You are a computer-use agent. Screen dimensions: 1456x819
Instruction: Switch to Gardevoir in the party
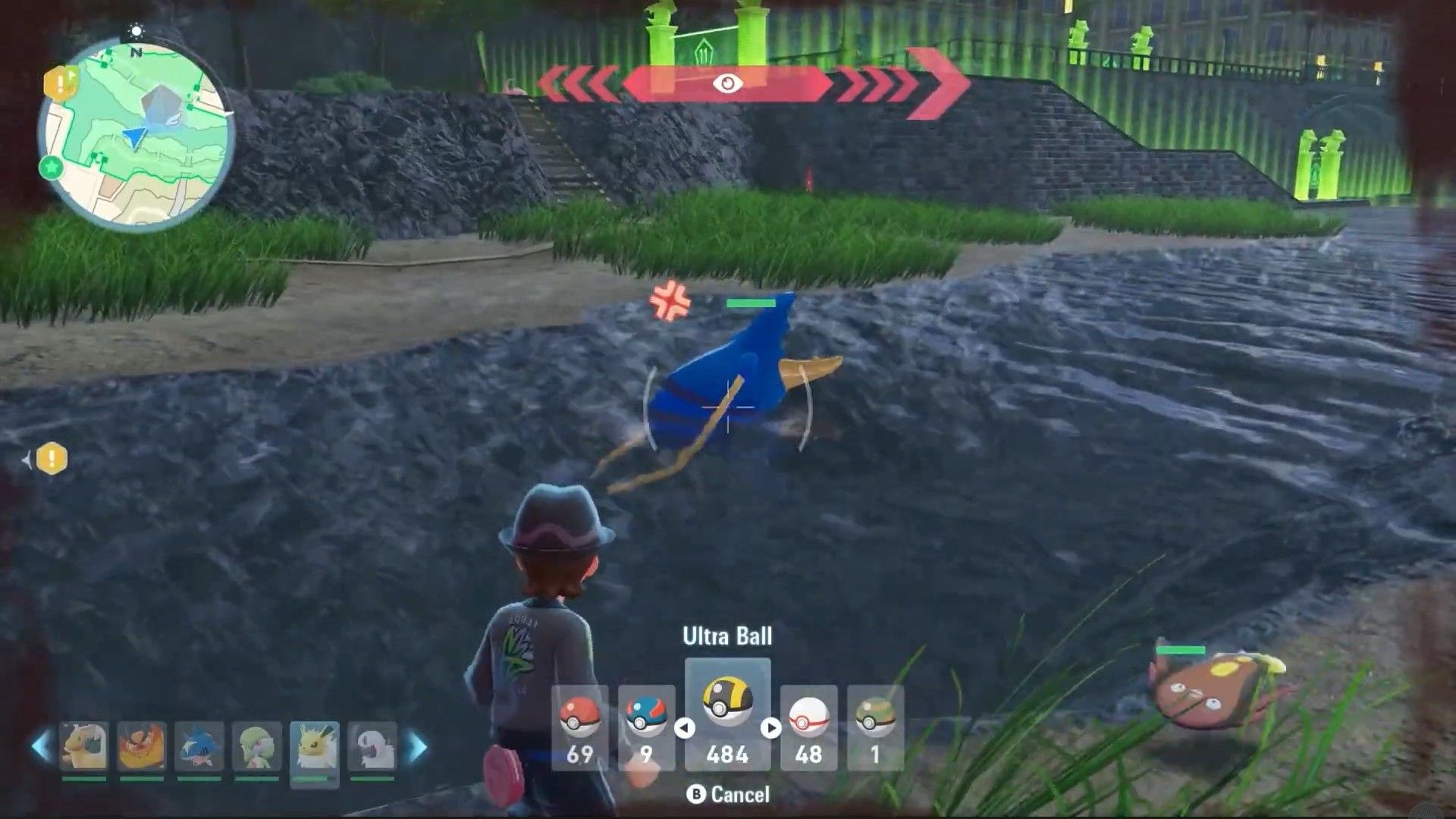pos(256,748)
